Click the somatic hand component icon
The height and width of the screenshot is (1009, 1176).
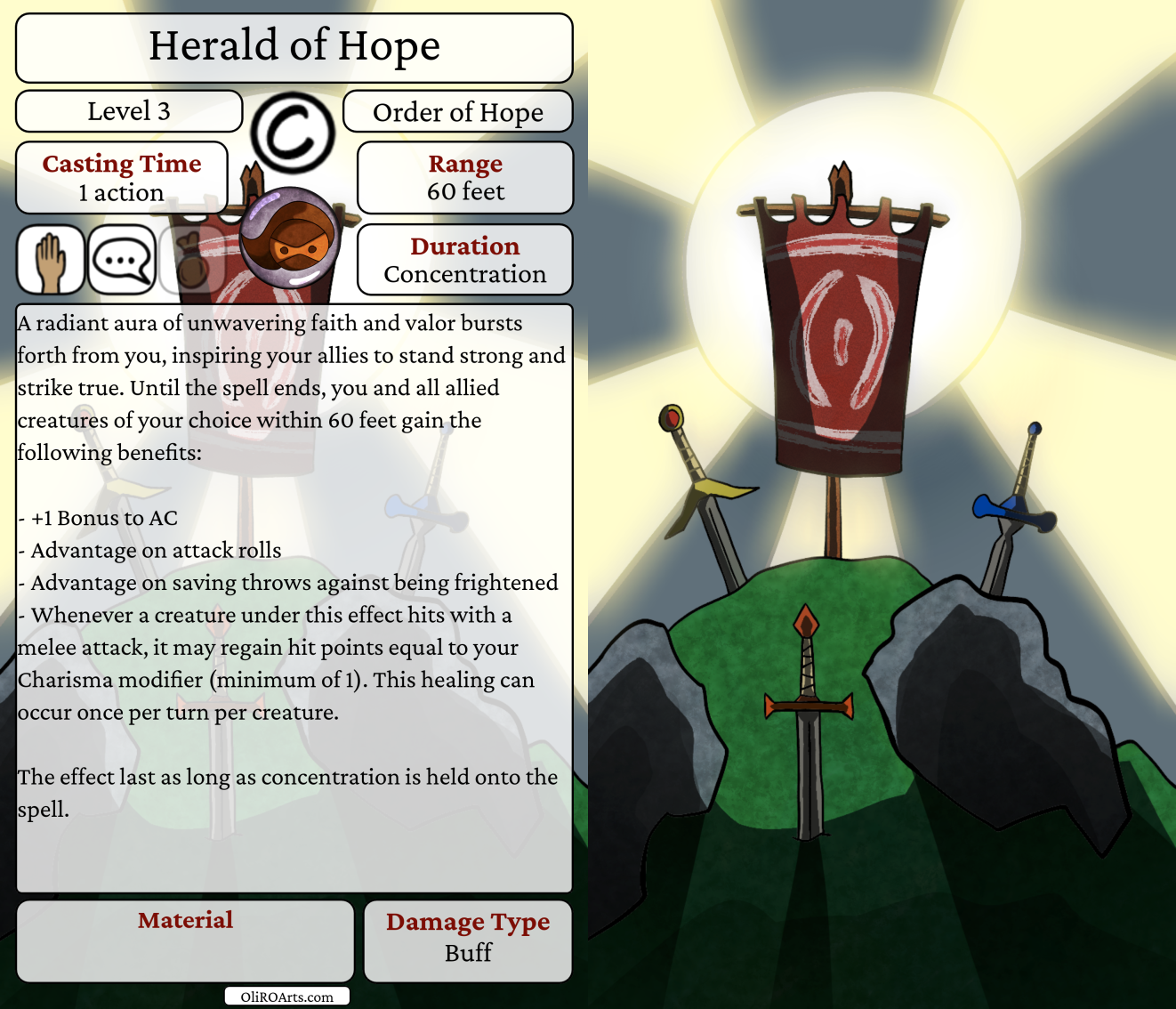coord(51,260)
